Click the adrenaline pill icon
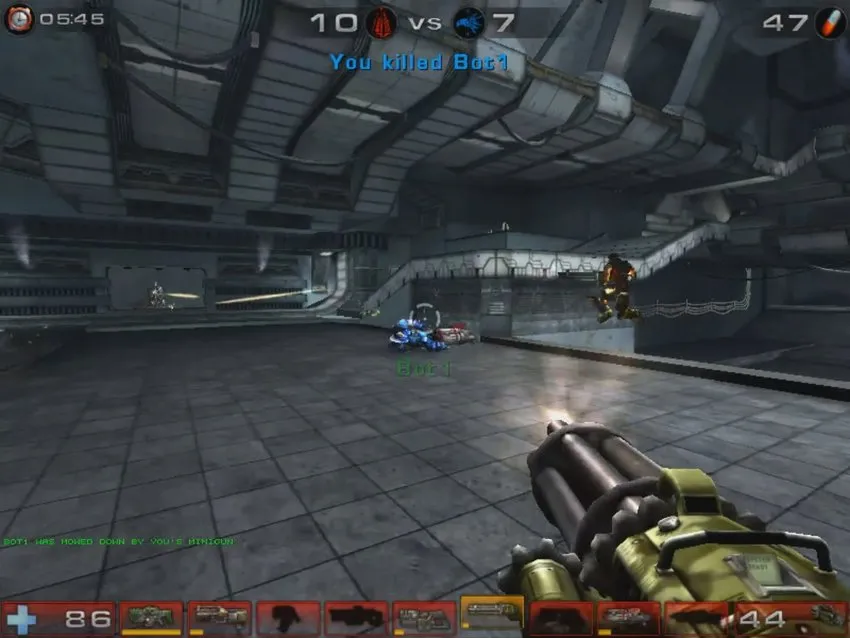The width and height of the screenshot is (850, 638). click(x=829, y=22)
